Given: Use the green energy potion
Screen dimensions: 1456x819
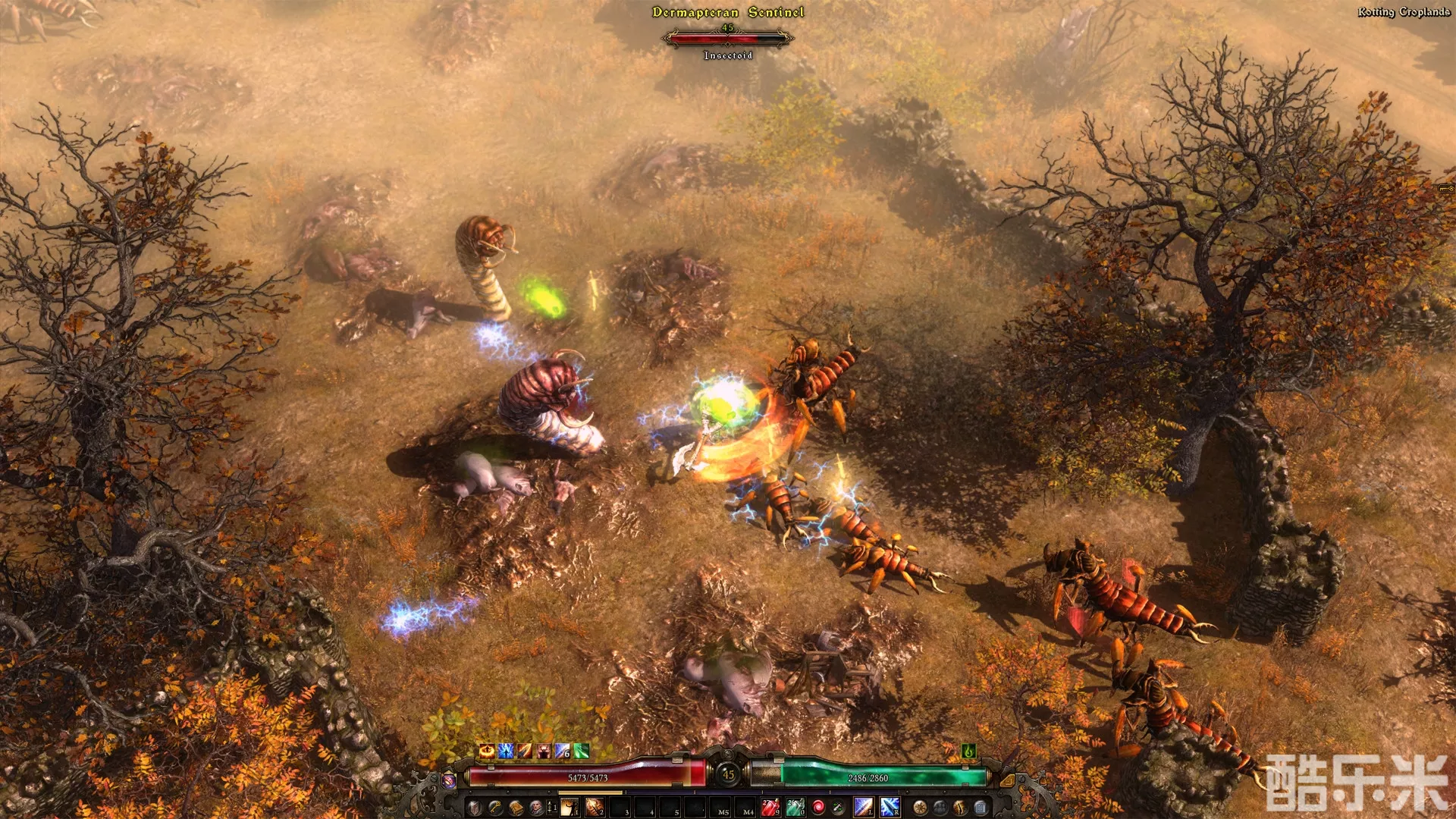Looking at the screenshot, I should coord(795,808).
